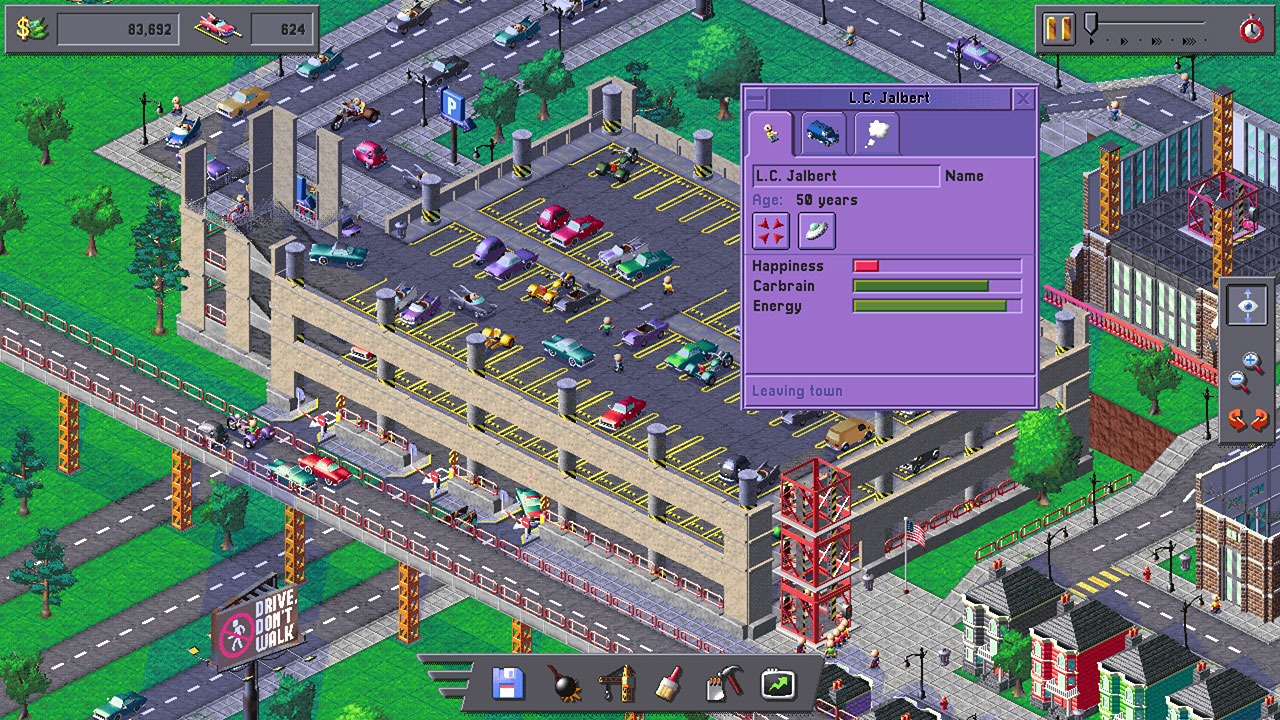The width and height of the screenshot is (1280, 720).
Task: Edit the L.C. Jalbert name field
Action: [x=845, y=176]
